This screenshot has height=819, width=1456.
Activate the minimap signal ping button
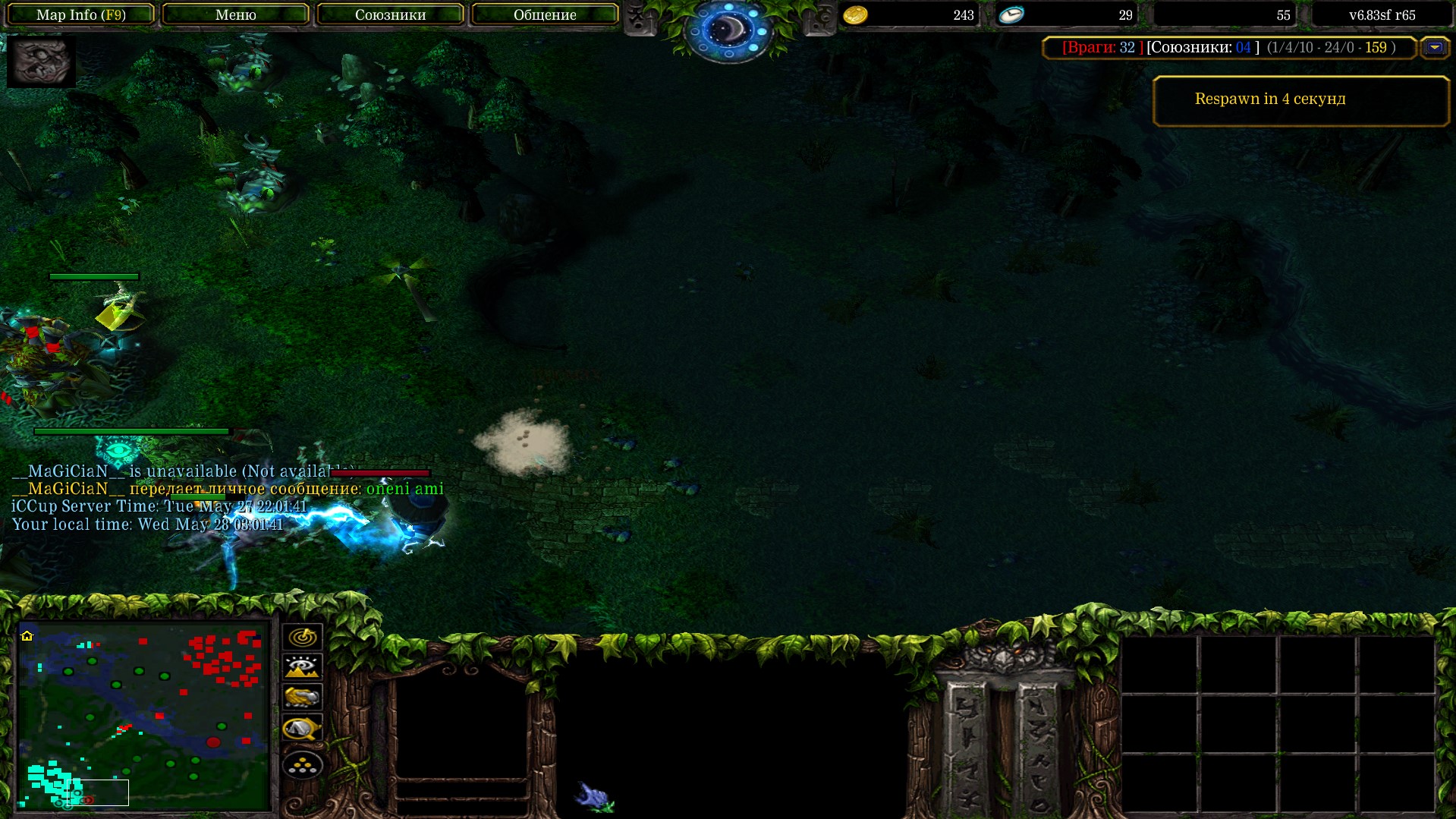click(x=303, y=637)
